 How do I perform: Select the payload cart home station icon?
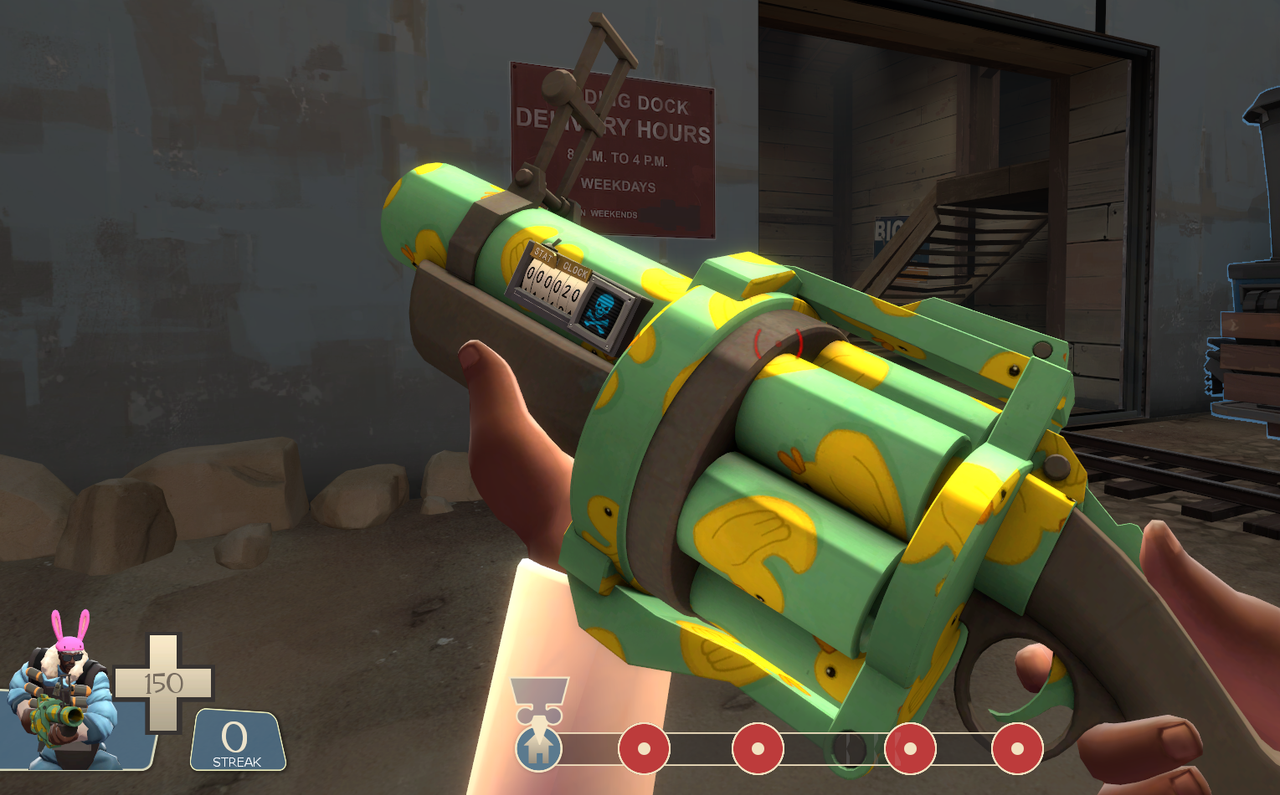(539, 746)
